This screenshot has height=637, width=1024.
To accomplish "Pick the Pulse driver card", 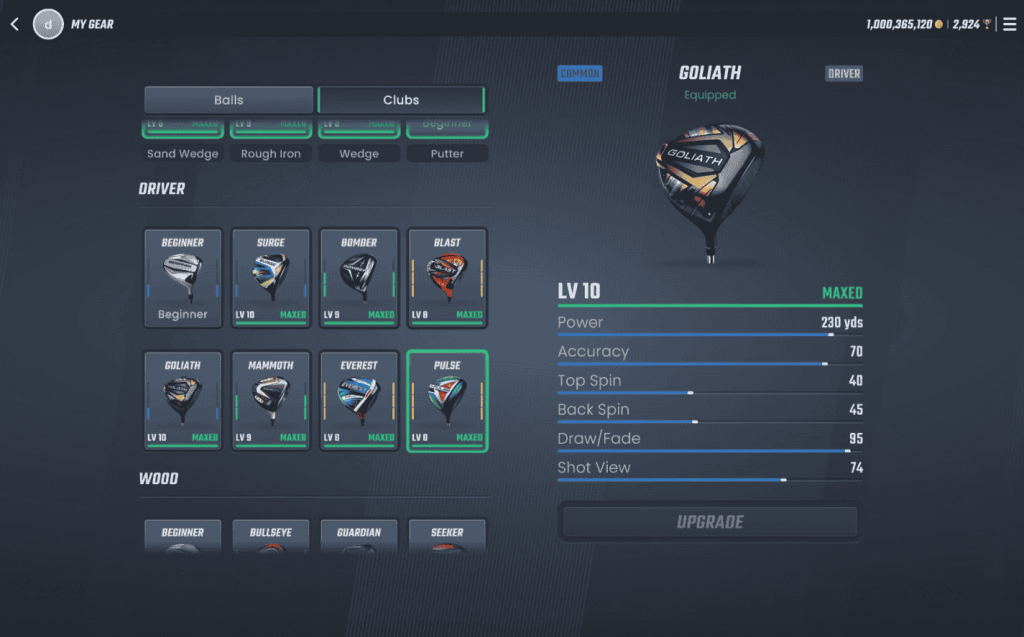I will point(447,400).
